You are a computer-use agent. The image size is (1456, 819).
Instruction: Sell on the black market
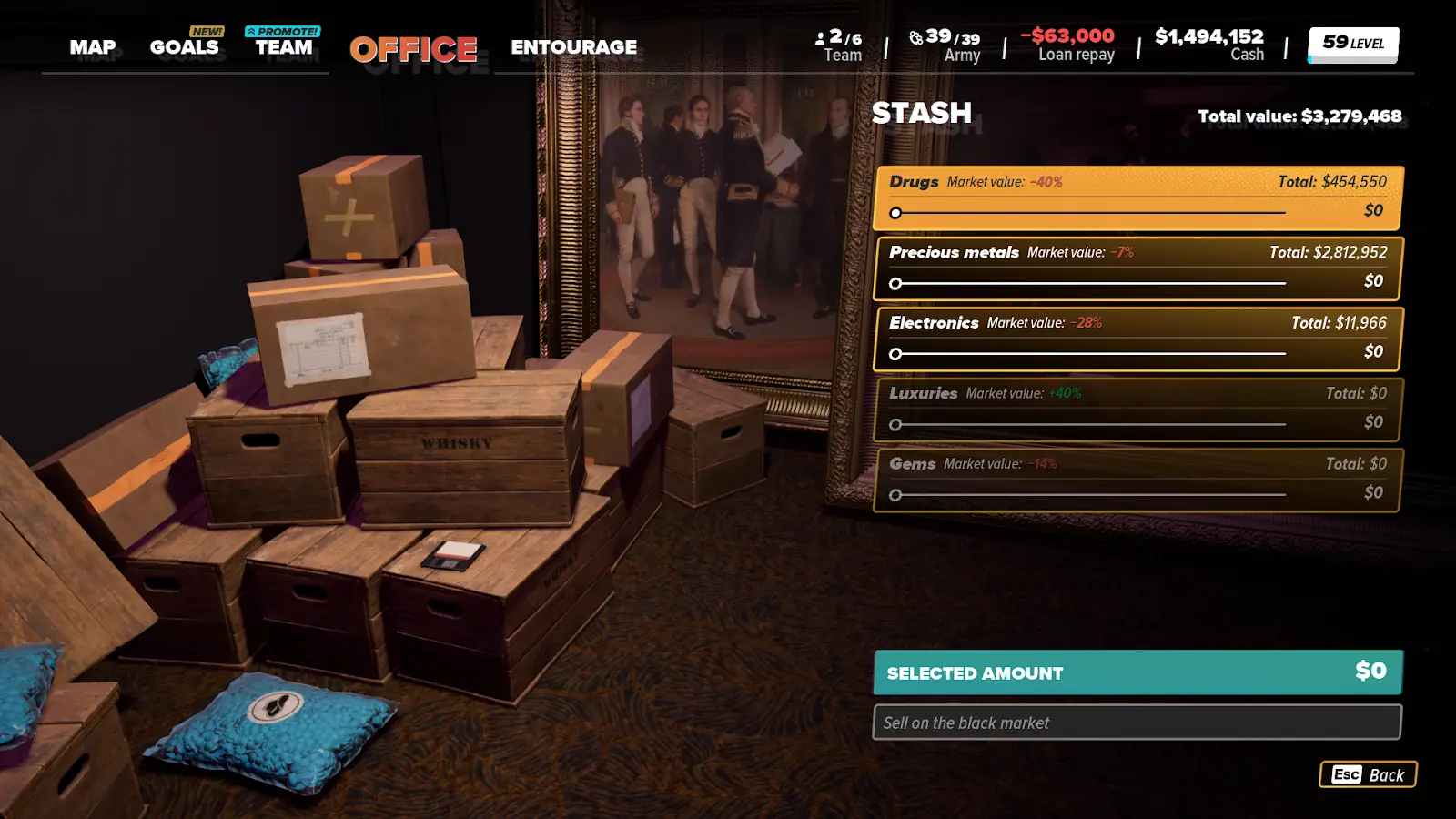click(x=1137, y=723)
